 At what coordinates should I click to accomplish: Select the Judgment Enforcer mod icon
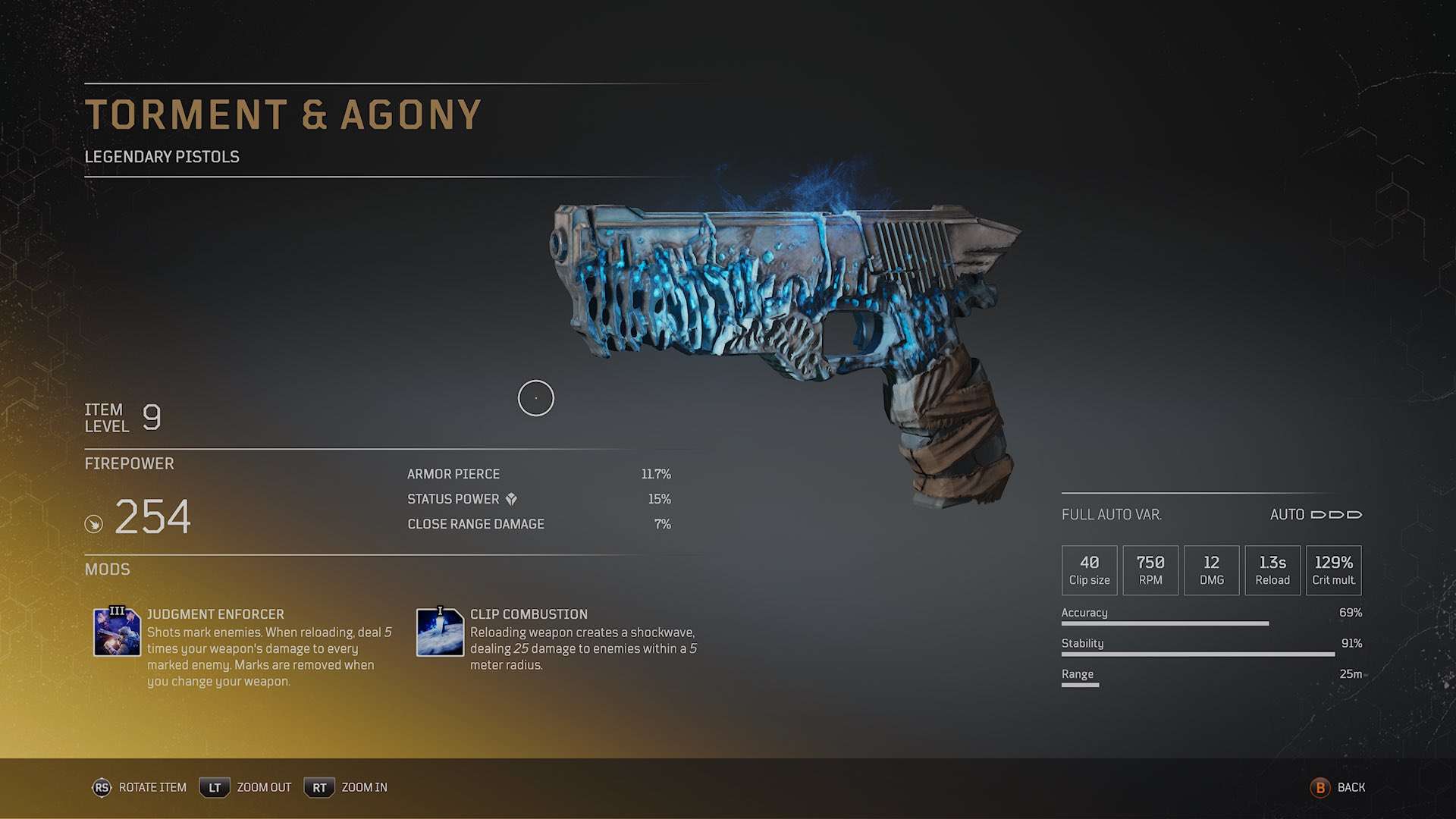coord(117,632)
